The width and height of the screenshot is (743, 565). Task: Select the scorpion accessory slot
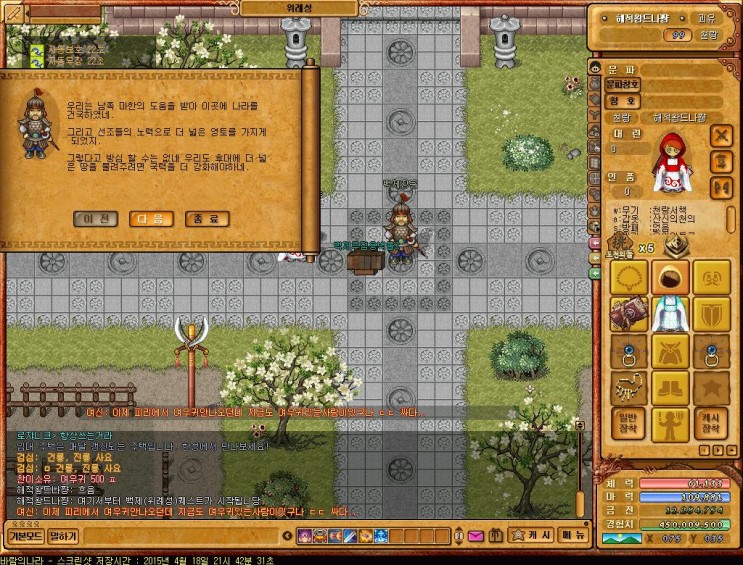(x=627, y=388)
